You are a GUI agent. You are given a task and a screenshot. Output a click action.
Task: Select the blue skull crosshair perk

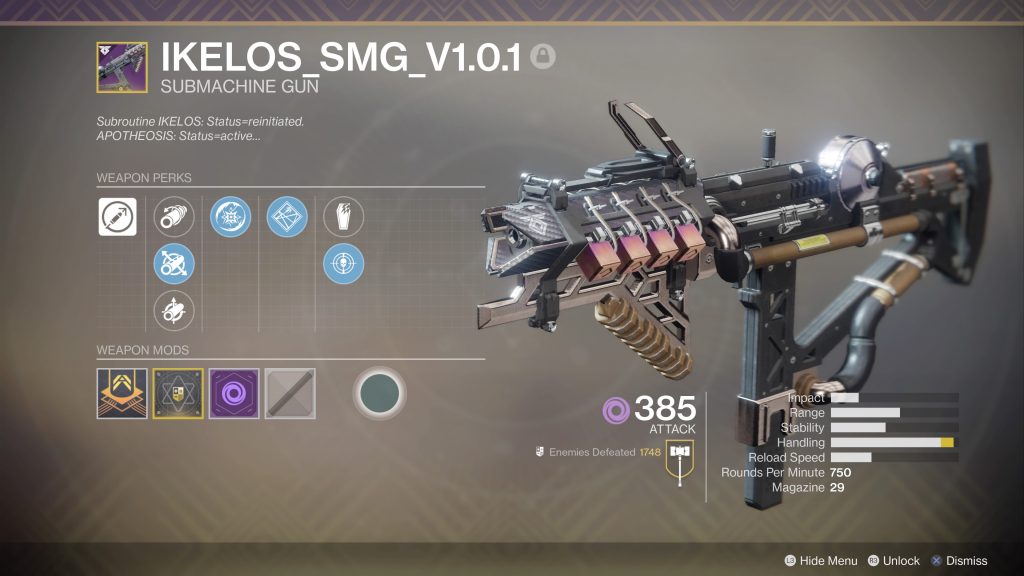(x=343, y=265)
